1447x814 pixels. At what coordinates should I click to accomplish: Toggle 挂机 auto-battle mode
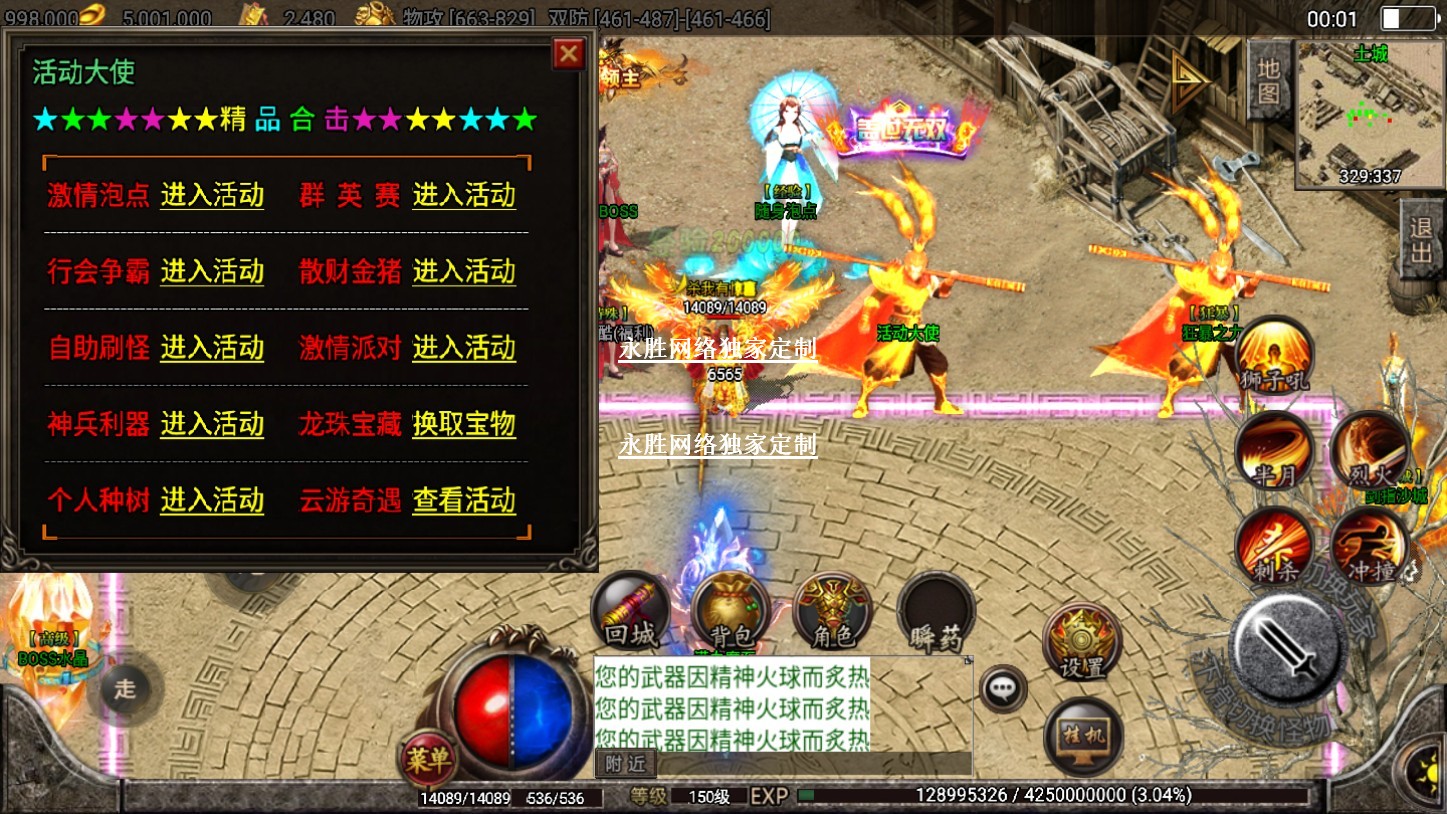click(1083, 737)
